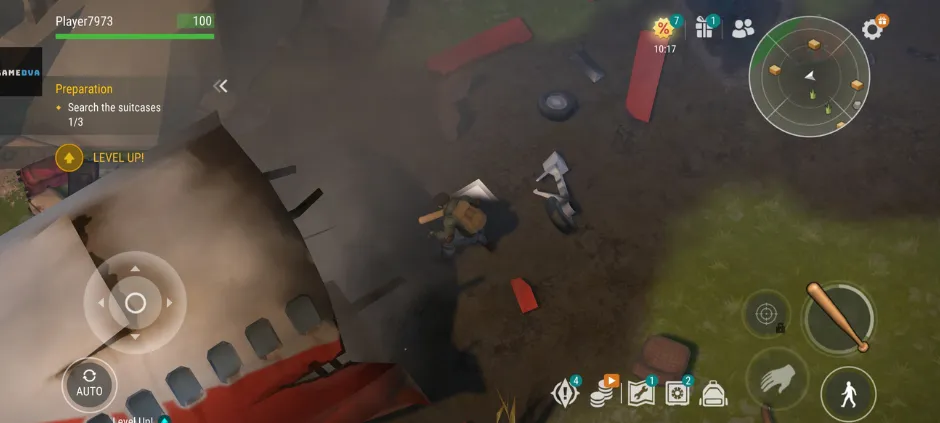The width and height of the screenshot is (940, 423).
Task: Attack with the baseball bat button
Action: click(839, 318)
